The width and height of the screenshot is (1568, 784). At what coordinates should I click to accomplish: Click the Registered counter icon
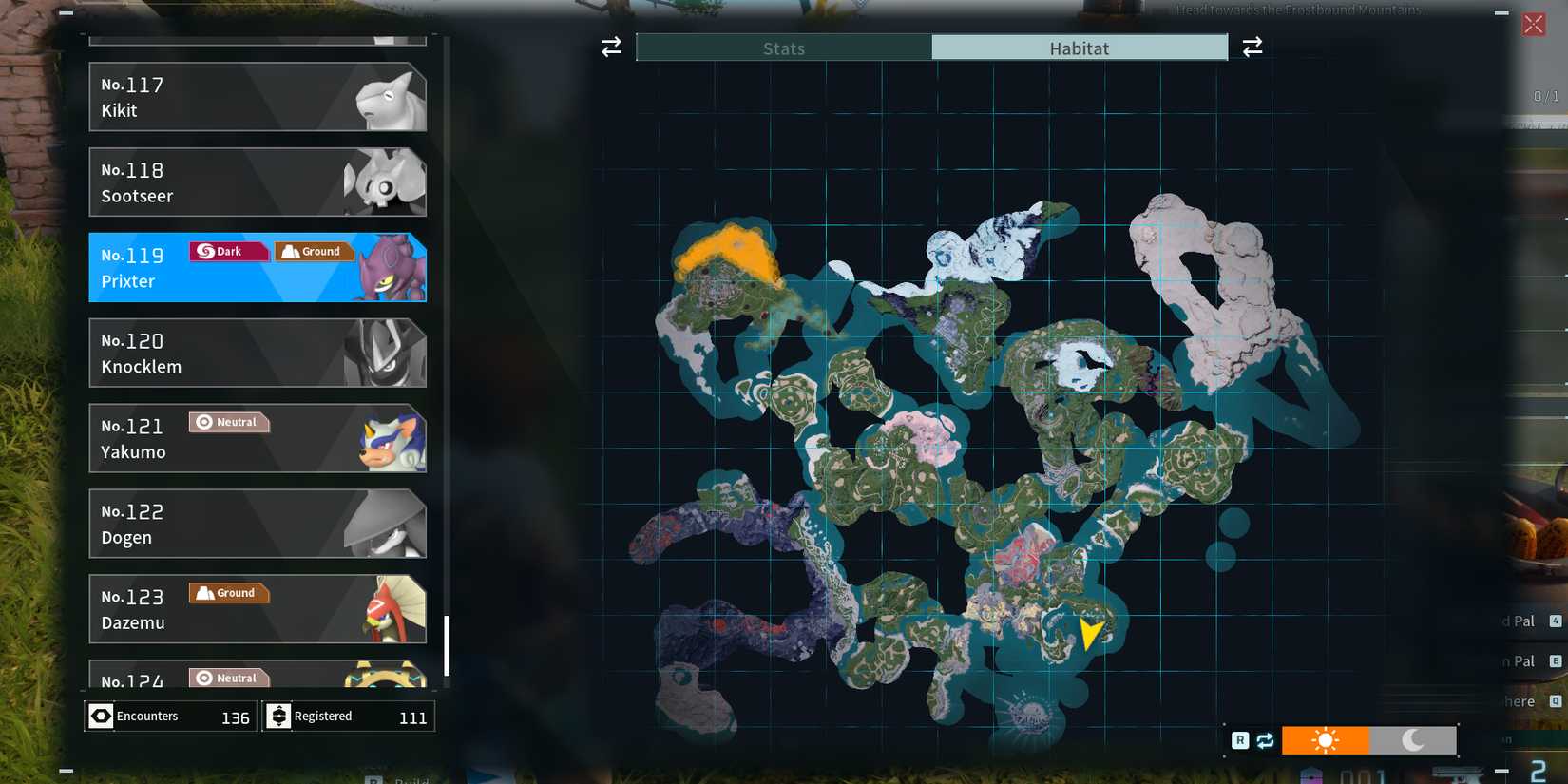tap(277, 716)
